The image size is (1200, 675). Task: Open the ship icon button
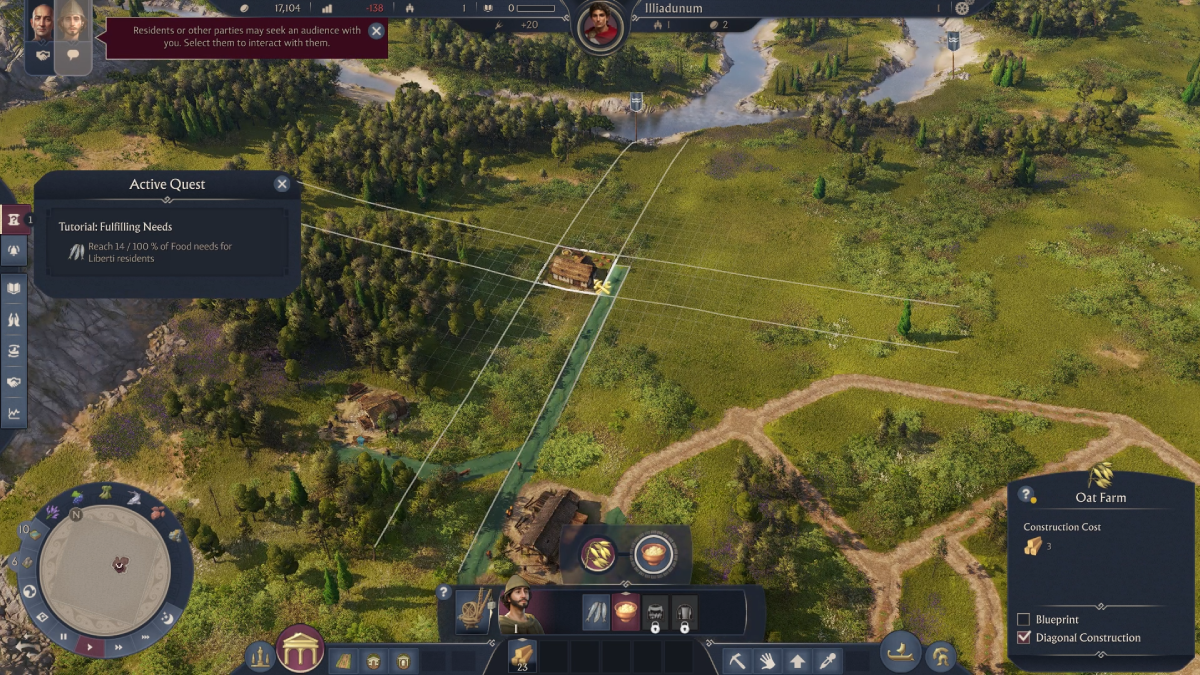click(x=900, y=651)
